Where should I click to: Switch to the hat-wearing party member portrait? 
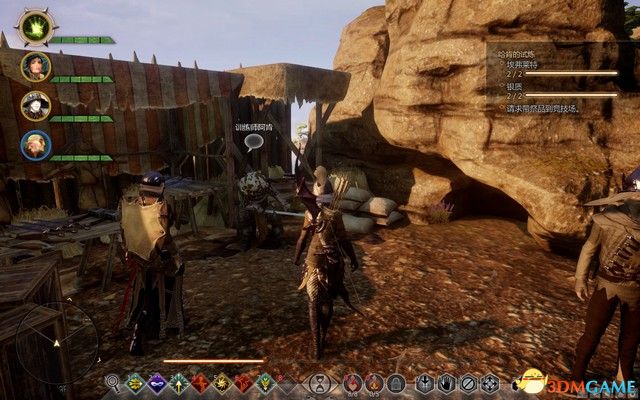[x=35, y=106]
